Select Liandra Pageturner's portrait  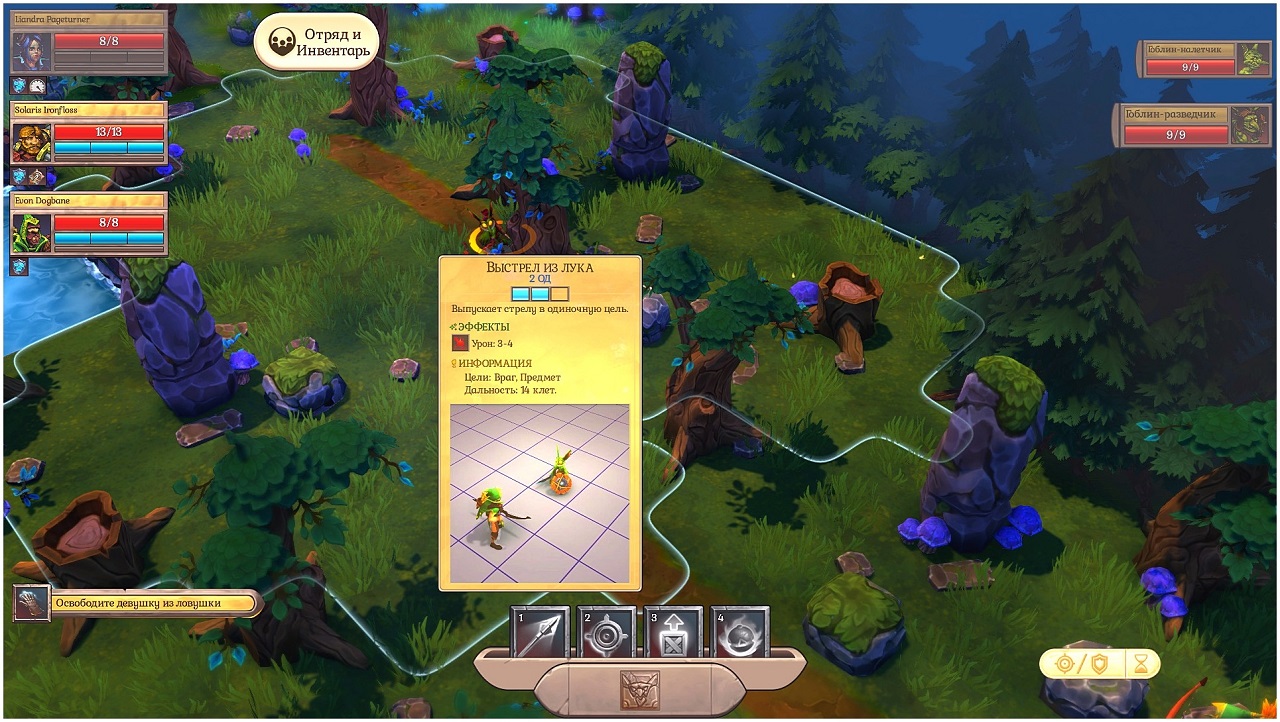30,52
